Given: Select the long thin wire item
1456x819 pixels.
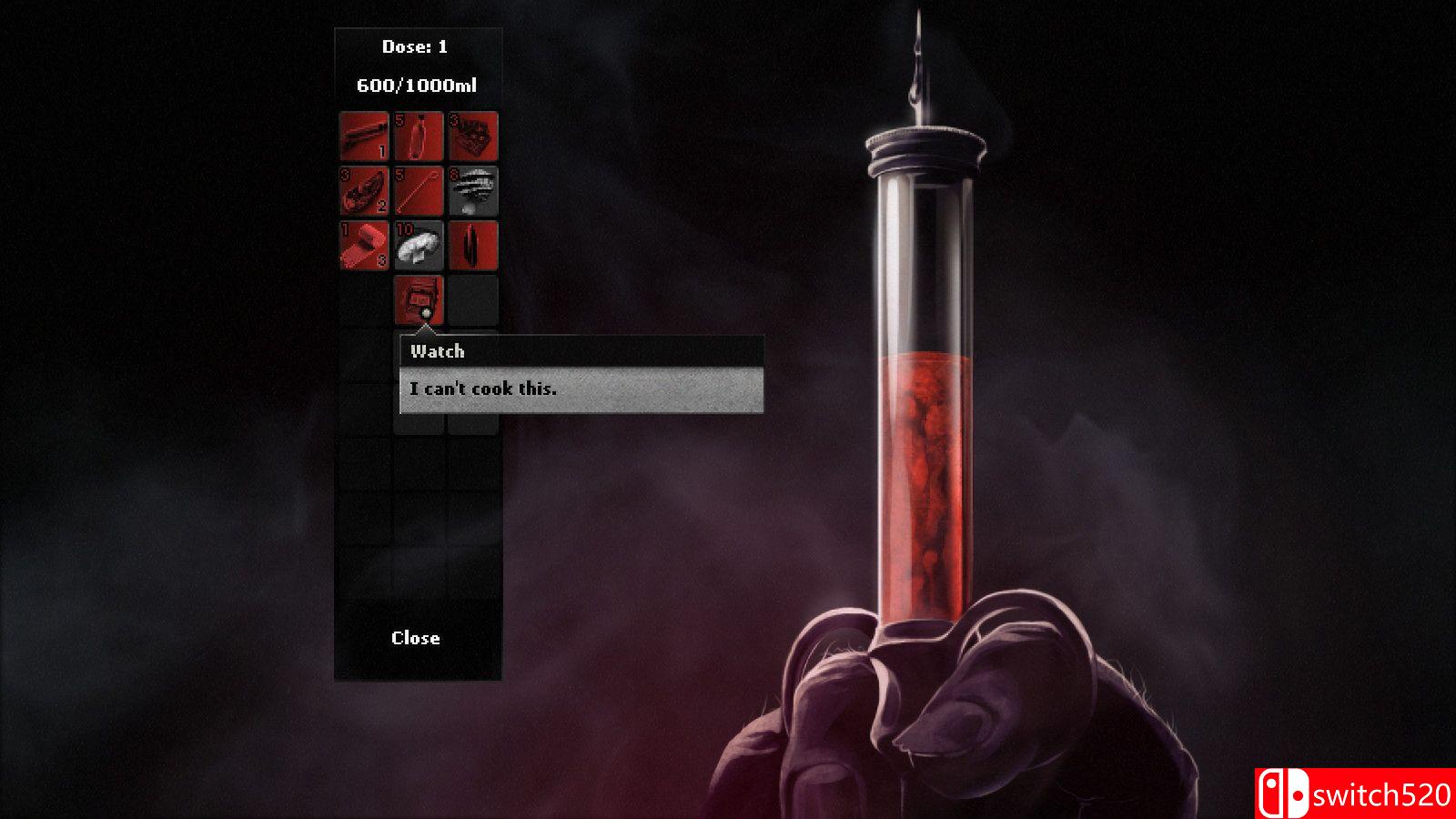Looking at the screenshot, I should pos(419,191).
